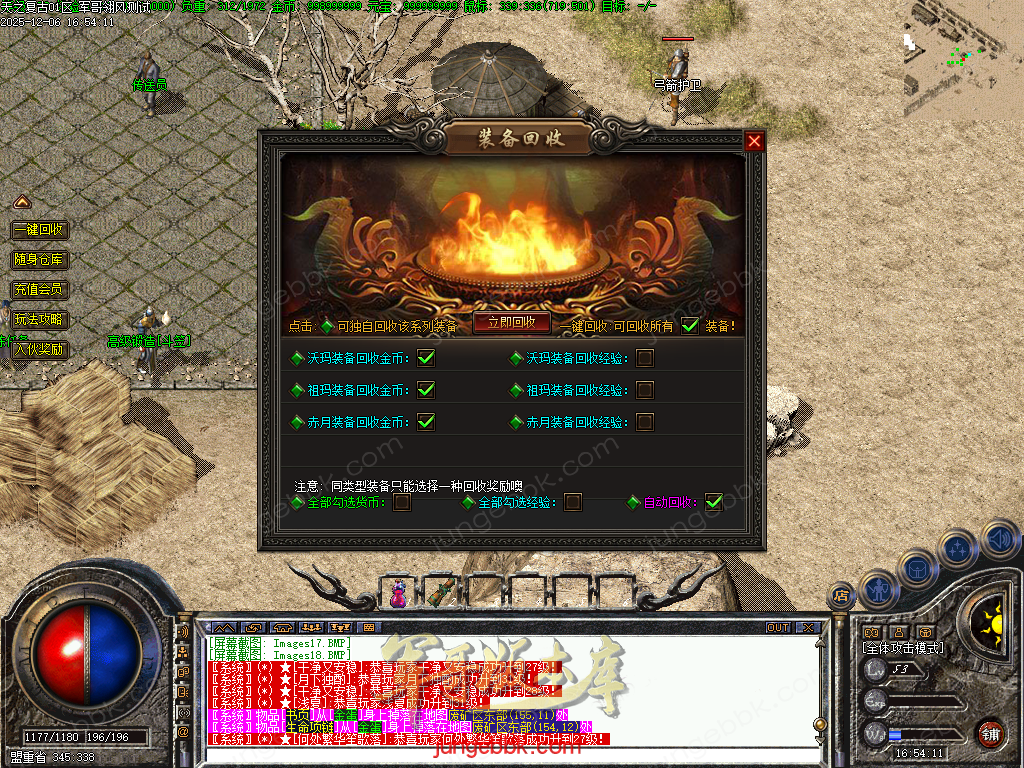The image size is (1024, 768).
Task: Select the pink potion hotbar slot
Action: click(x=399, y=592)
